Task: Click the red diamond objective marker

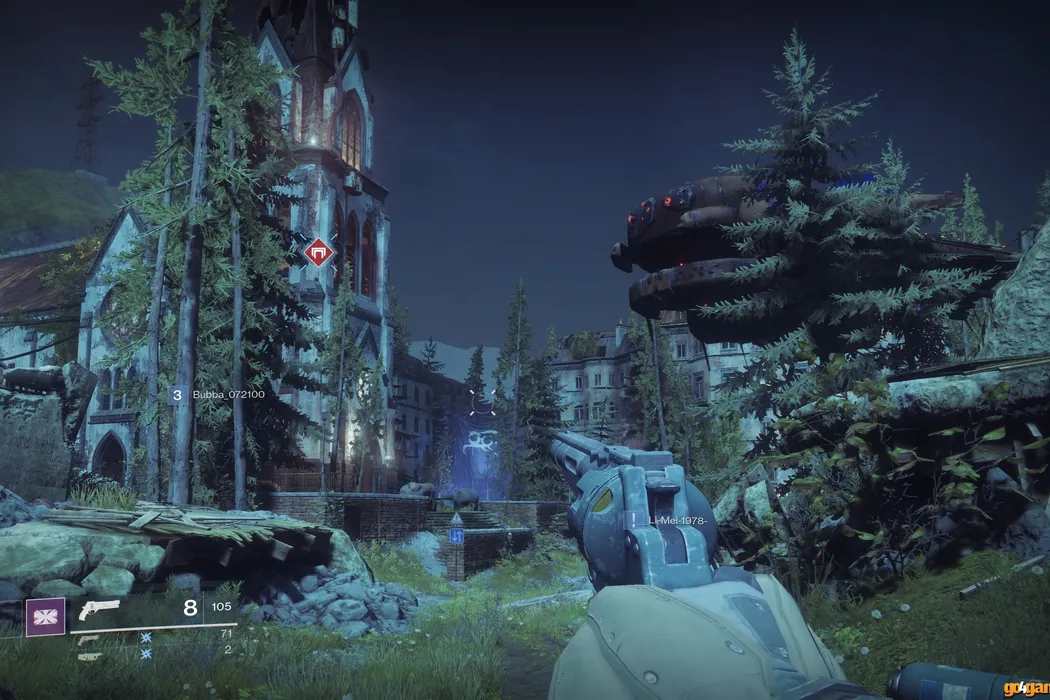Action: [318, 251]
